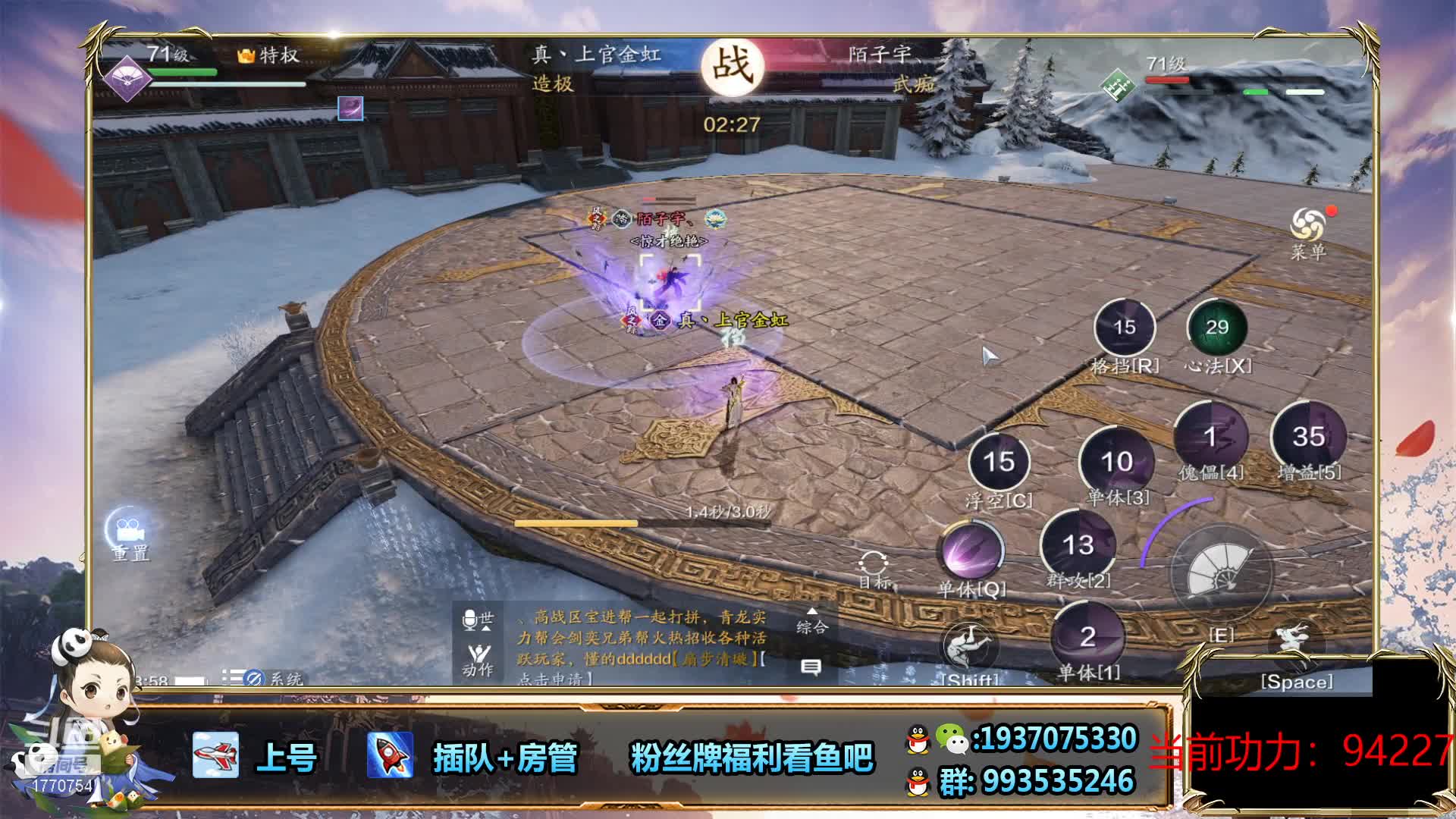Open the 菜单 swirl menu

1307,226
